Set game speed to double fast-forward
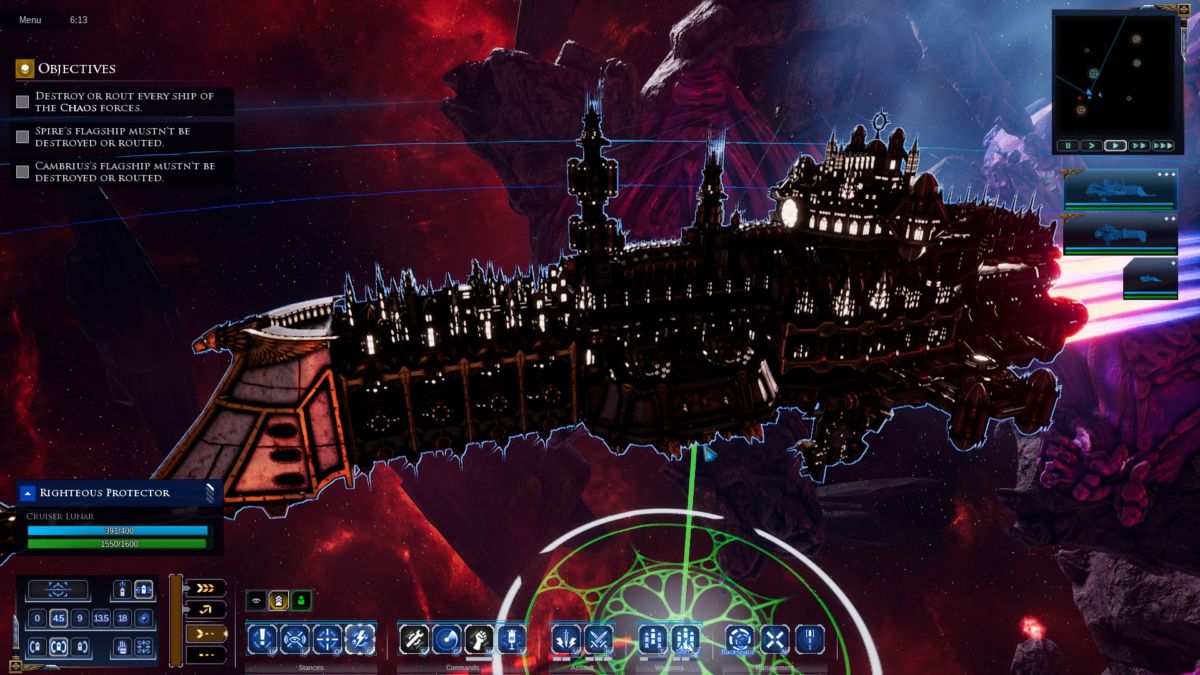Image resolution: width=1200 pixels, height=675 pixels. (x=1139, y=146)
